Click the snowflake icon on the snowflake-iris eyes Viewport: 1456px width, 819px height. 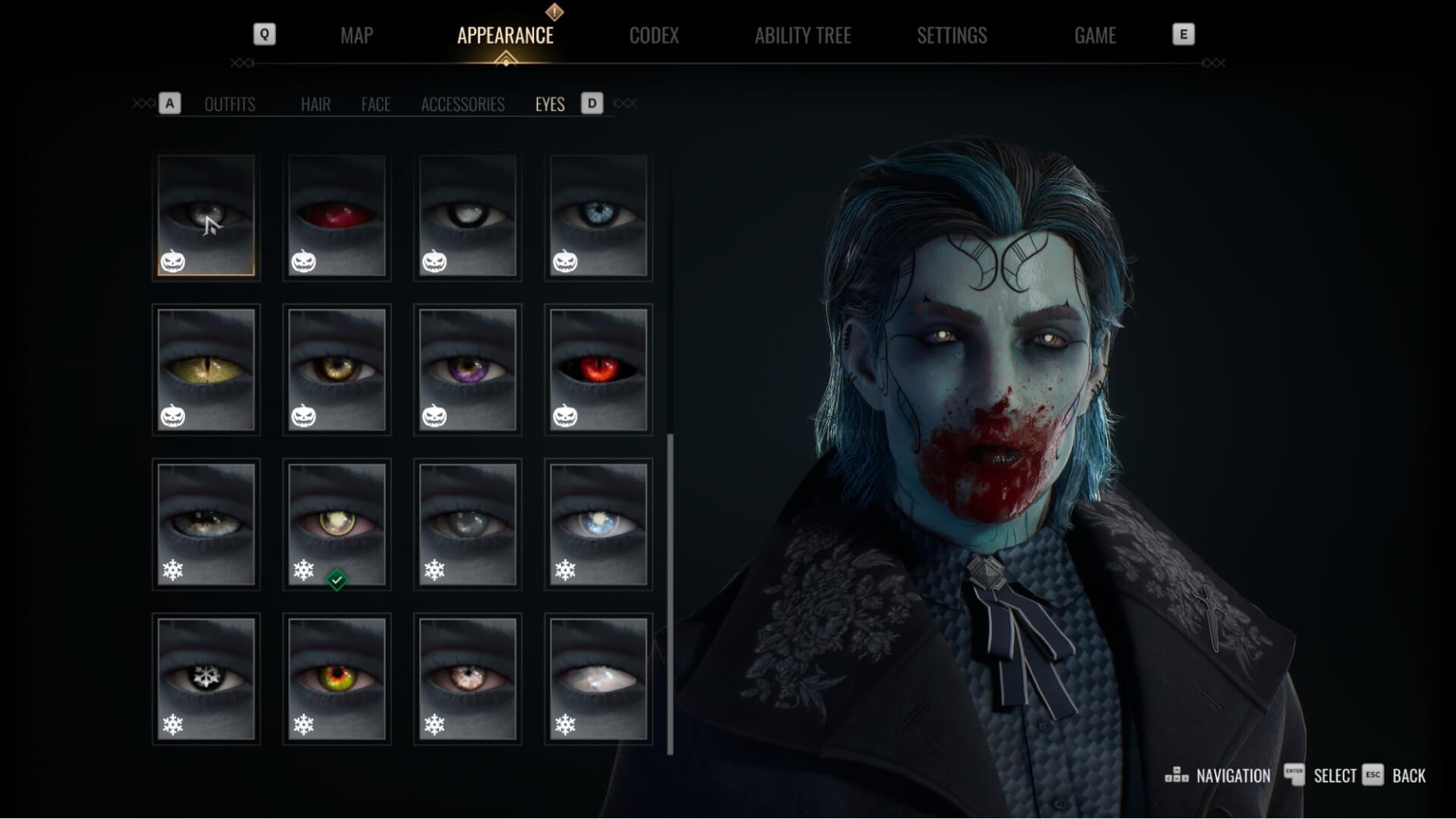pyautogui.click(x=174, y=725)
